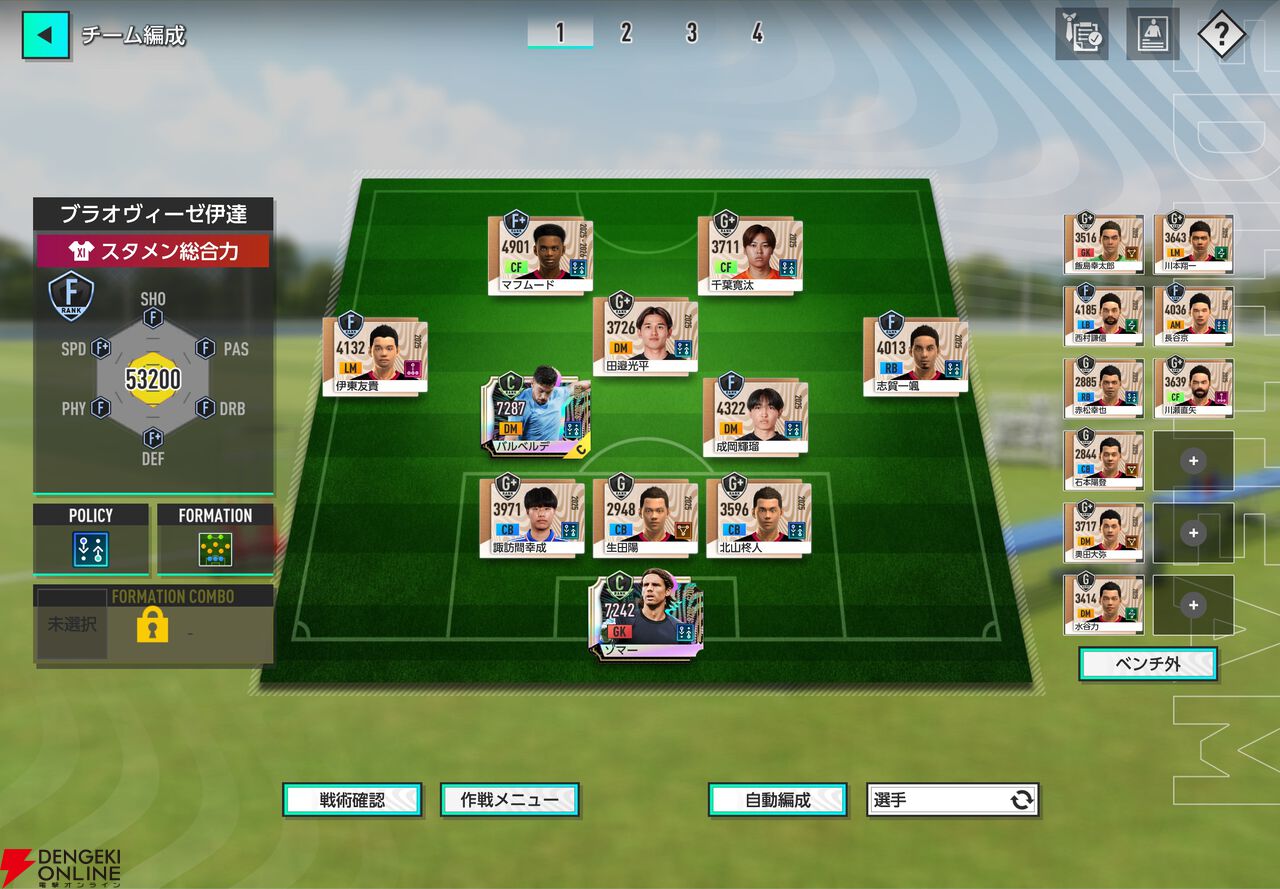Choose center back 生田陽 card
The width and height of the screenshot is (1280, 889).
(x=644, y=515)
